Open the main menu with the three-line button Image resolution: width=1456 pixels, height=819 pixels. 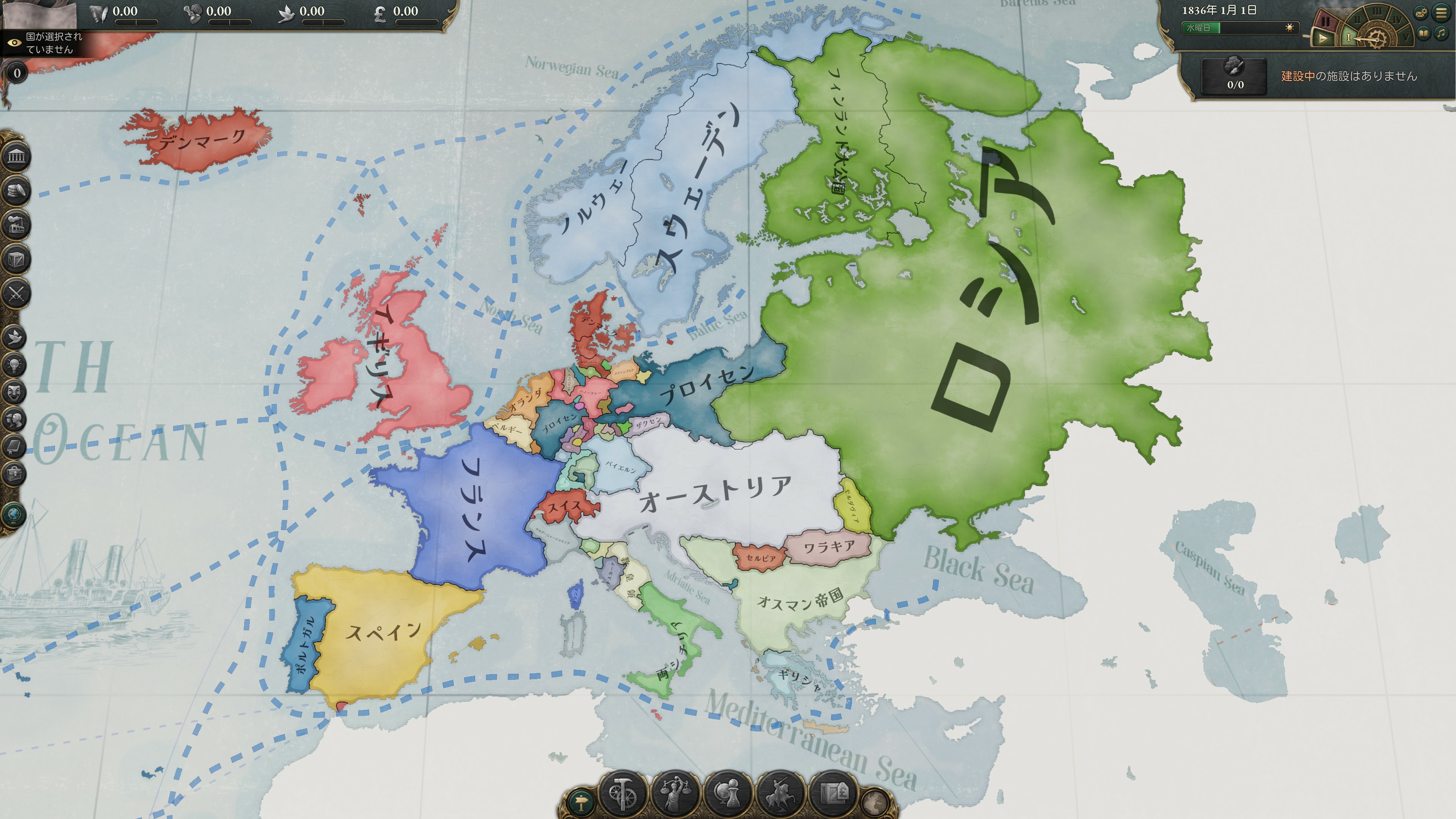(1442, 12)
